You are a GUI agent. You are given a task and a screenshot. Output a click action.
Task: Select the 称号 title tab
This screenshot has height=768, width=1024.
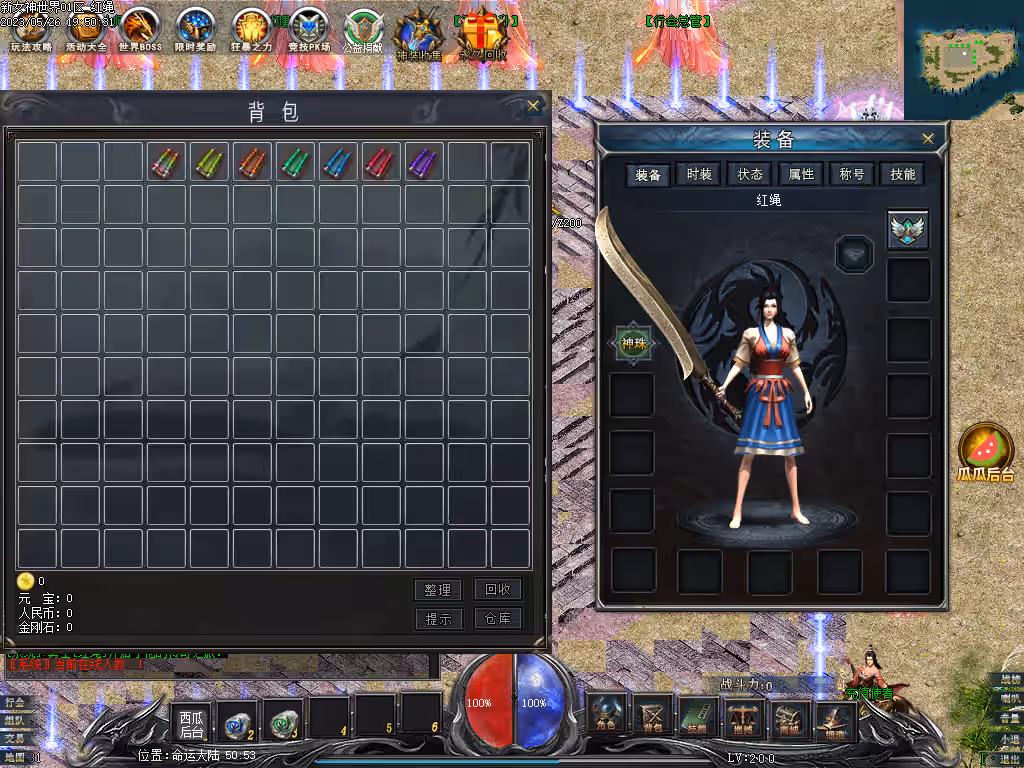[x=852, y=175]
